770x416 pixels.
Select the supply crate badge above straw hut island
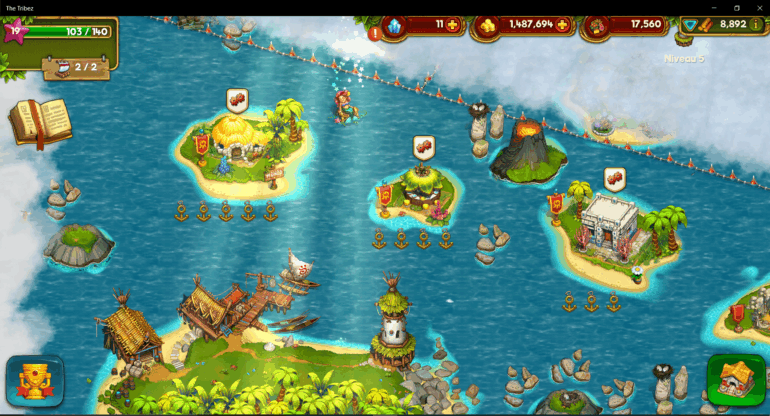(x=237, y=99)
